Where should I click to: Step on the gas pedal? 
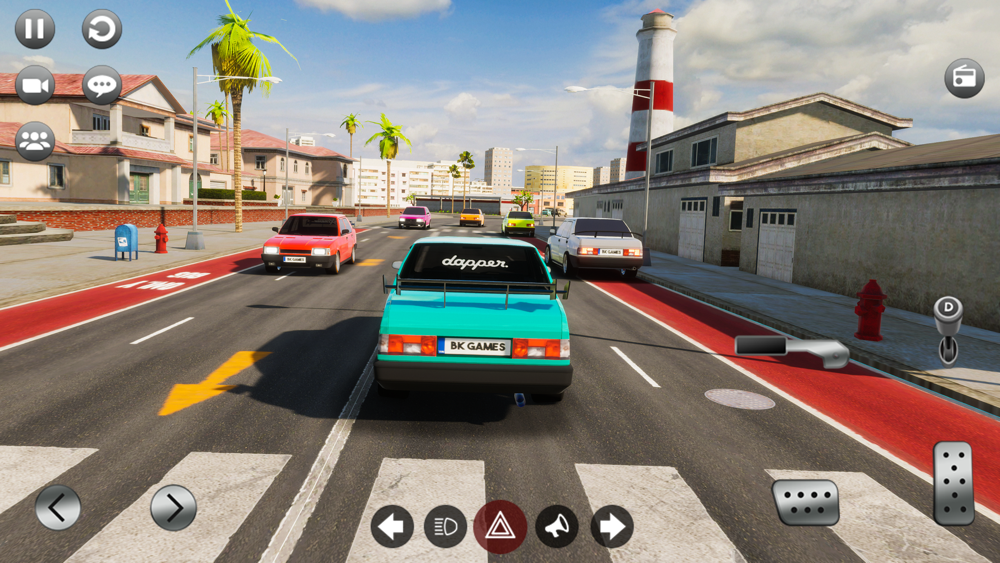tap(953, 483)
